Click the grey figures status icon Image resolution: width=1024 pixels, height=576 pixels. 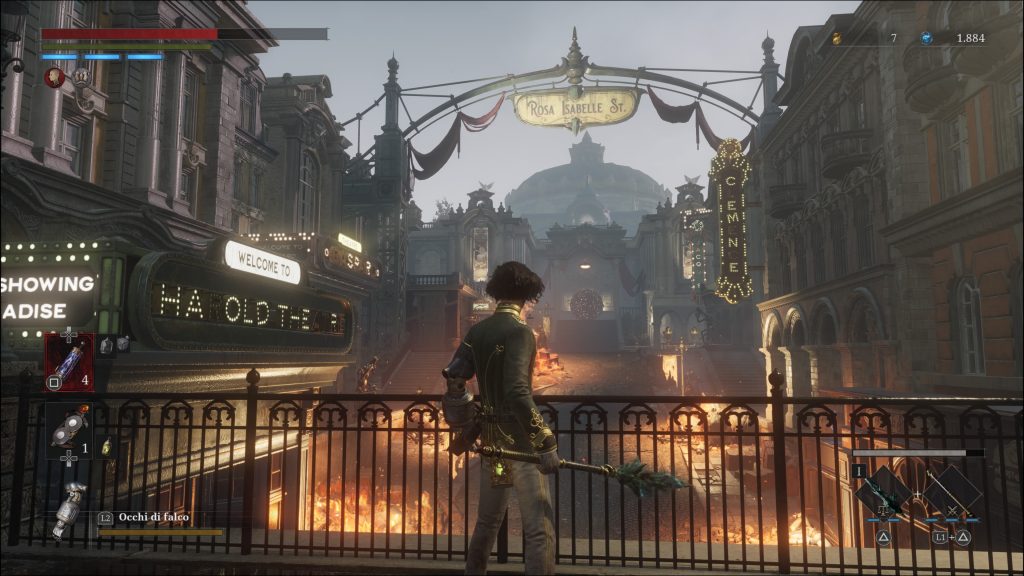click(x=79, y=76)
